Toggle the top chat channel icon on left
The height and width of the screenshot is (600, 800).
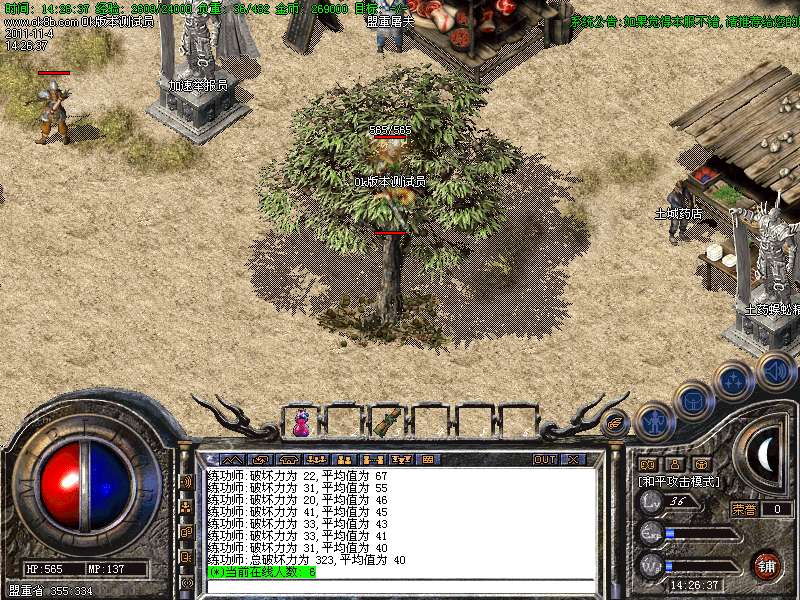point(186,481)
